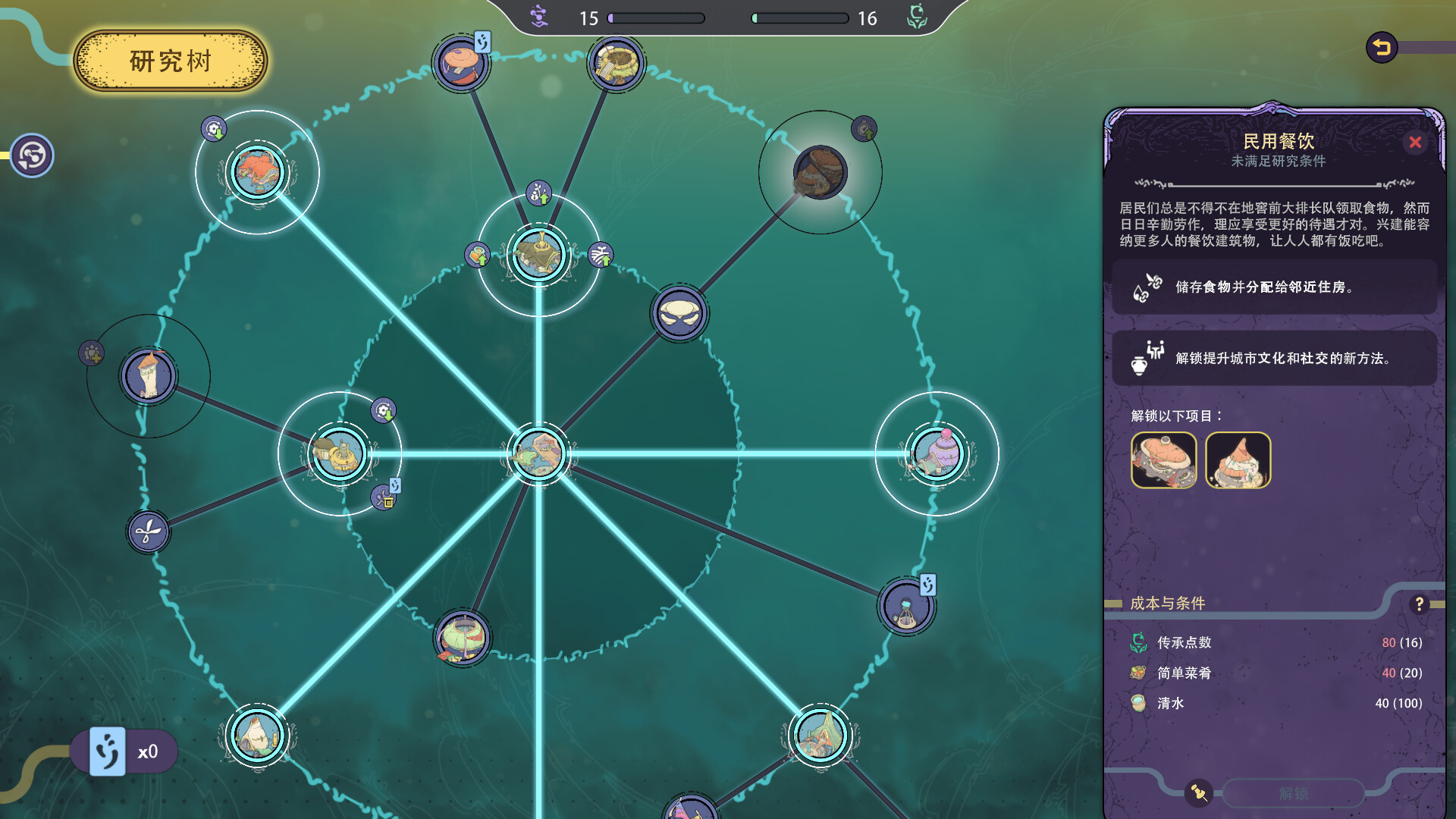Select the dark 民用餐饮 research node
1456x819 pixels.
tap(820, 172)
